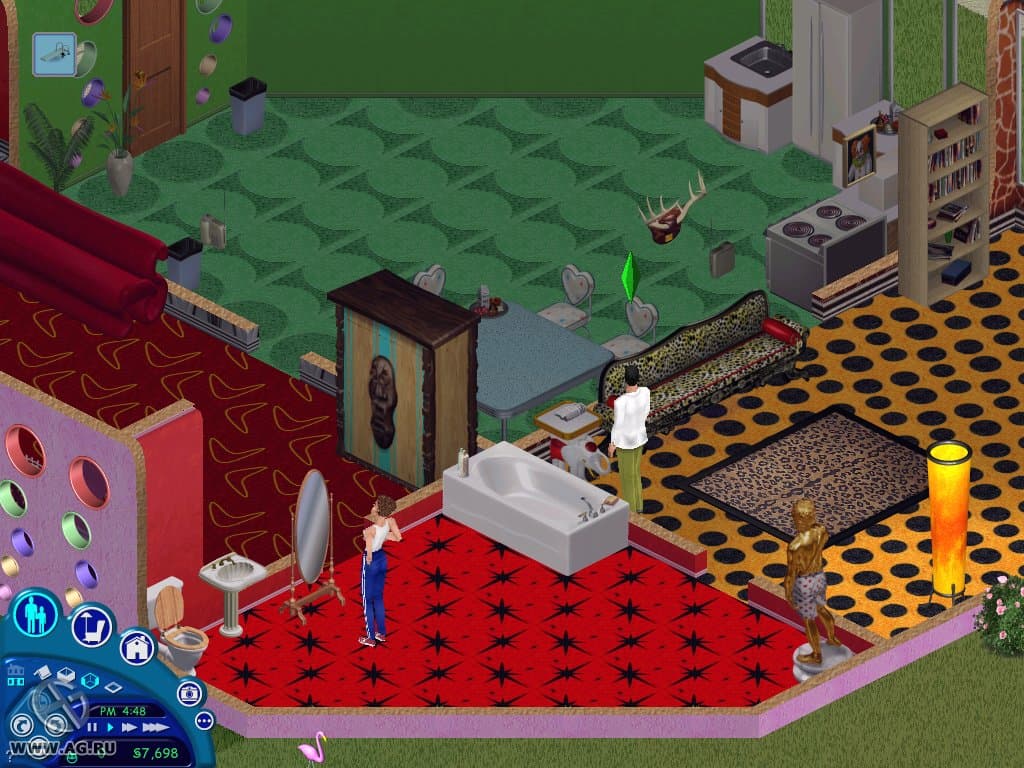Select the walls down flat diamond view
This screenshot has height=768, width=1024.
[113, 687]
